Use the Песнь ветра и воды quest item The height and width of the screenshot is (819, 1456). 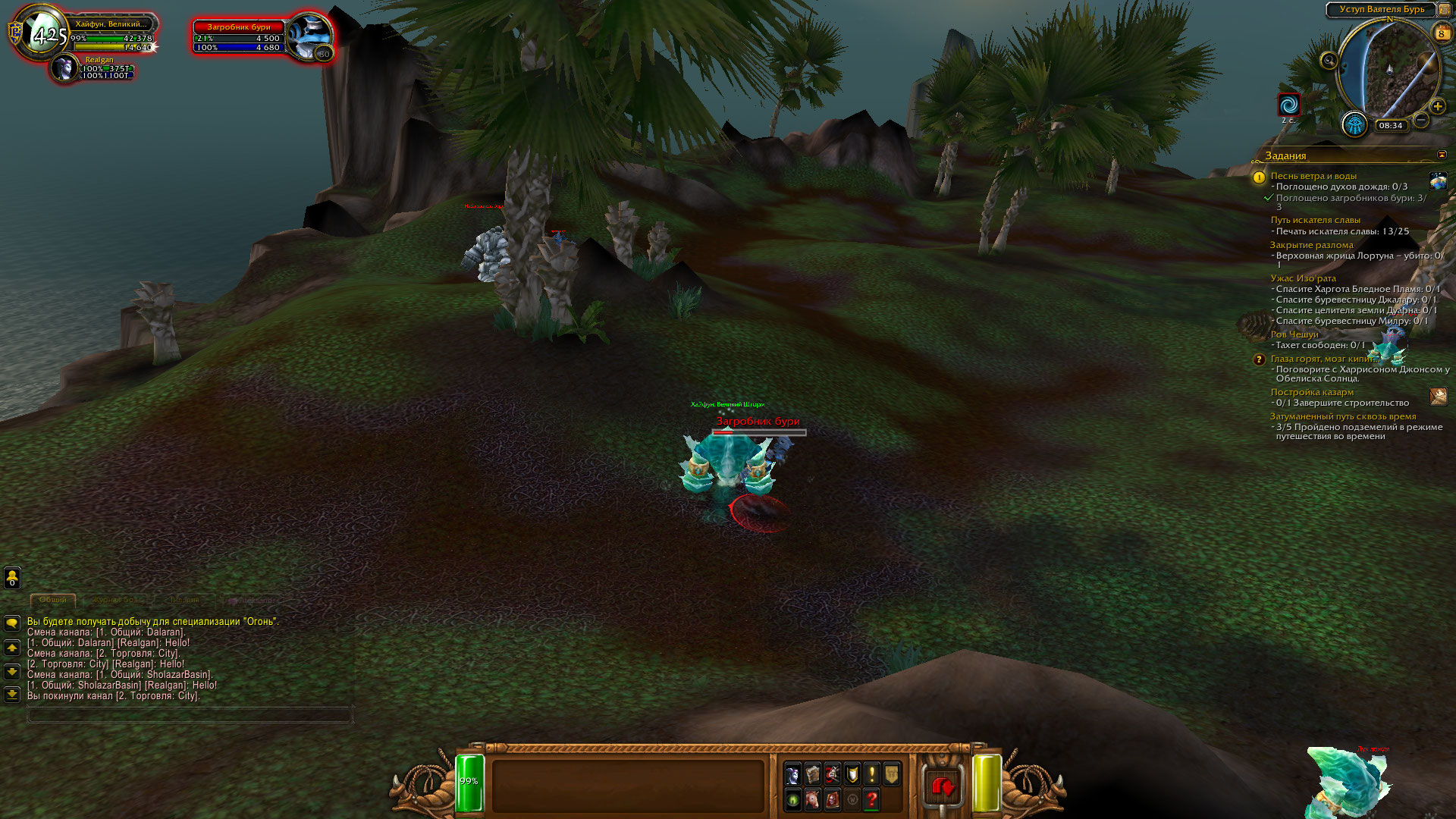click(1438, 181)
